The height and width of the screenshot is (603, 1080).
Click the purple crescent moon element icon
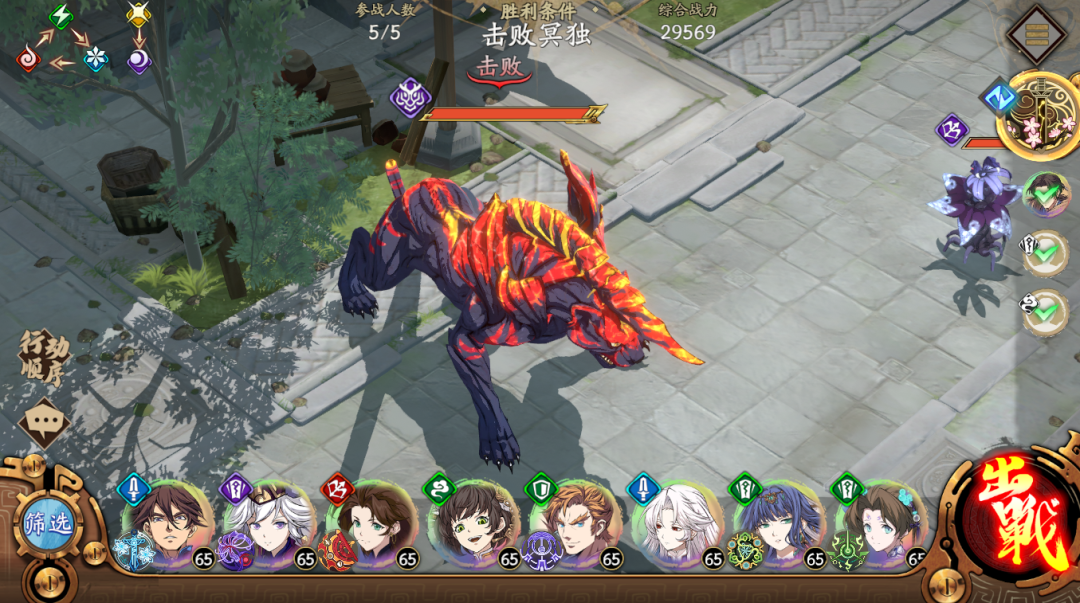pyautogui.click(x=139, y=61)
